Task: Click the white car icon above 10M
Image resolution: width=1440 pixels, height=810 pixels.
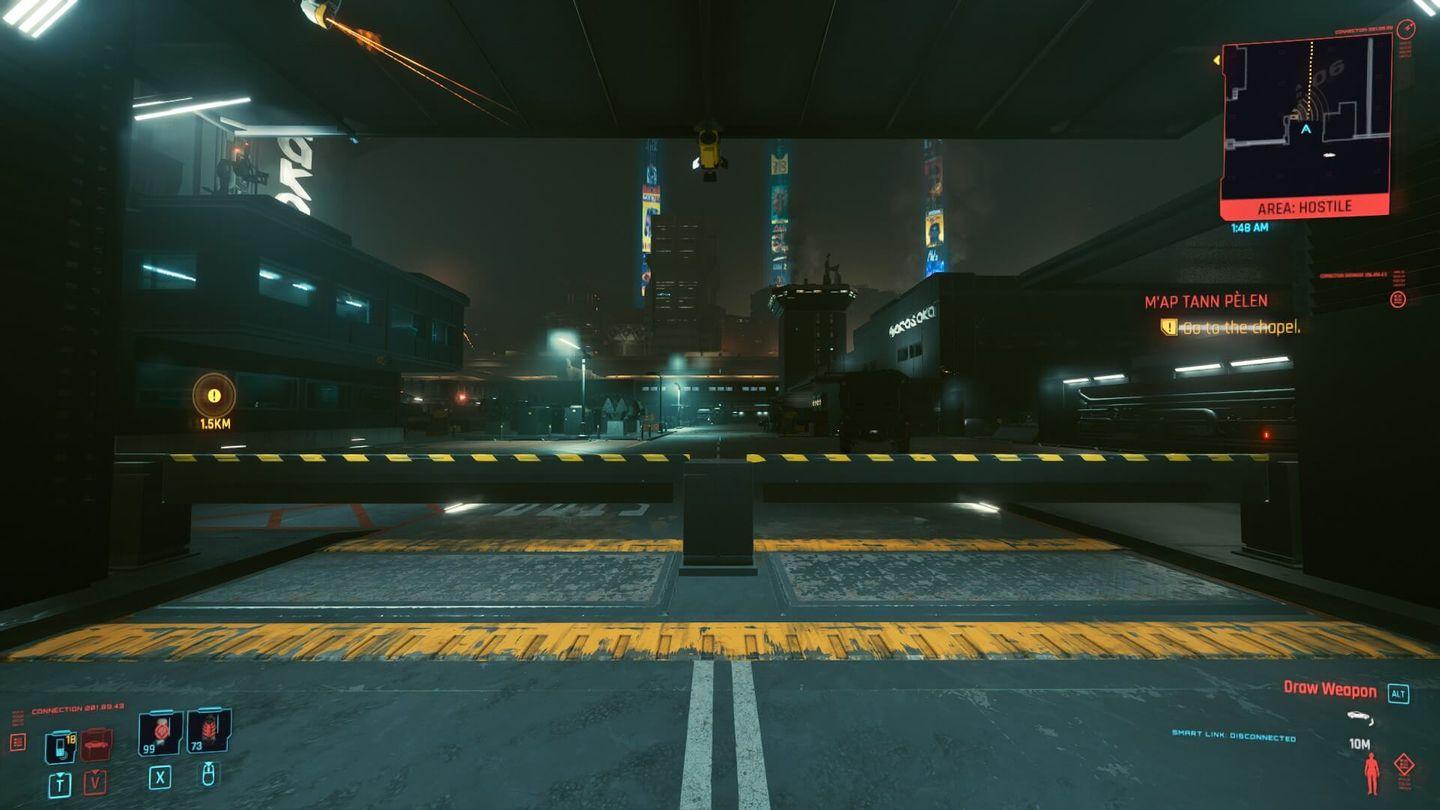Action: pyautogui.click(x=1358, y=716)
